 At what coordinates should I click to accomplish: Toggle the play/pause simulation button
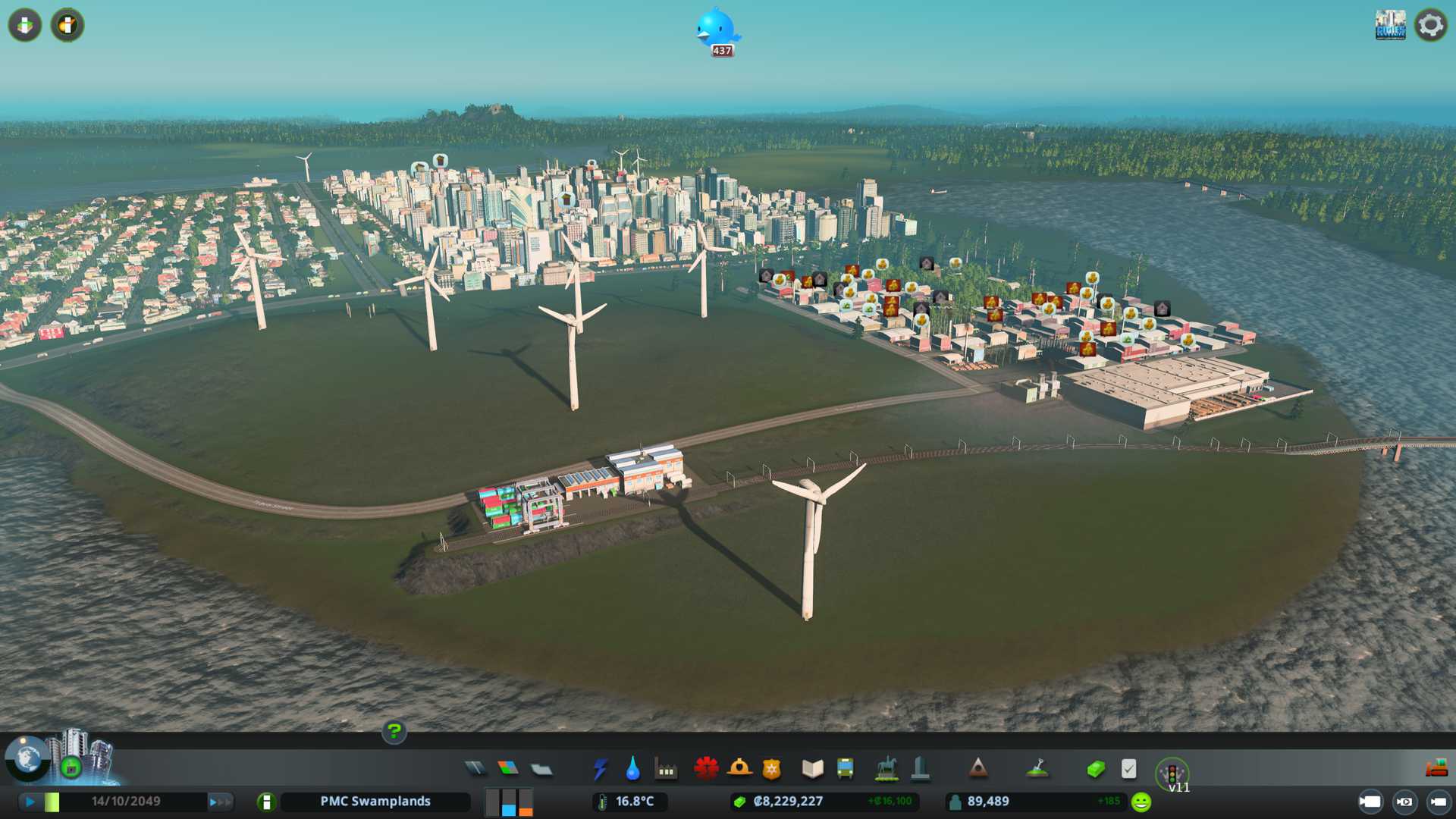[x=30, y=802]
